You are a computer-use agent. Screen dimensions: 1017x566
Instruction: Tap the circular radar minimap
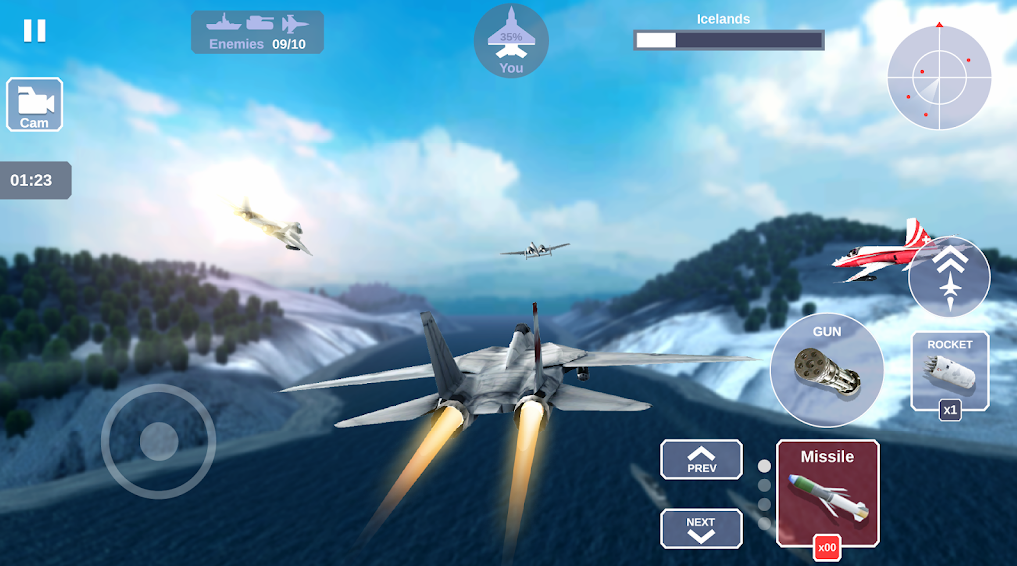(x=939, y=77)
